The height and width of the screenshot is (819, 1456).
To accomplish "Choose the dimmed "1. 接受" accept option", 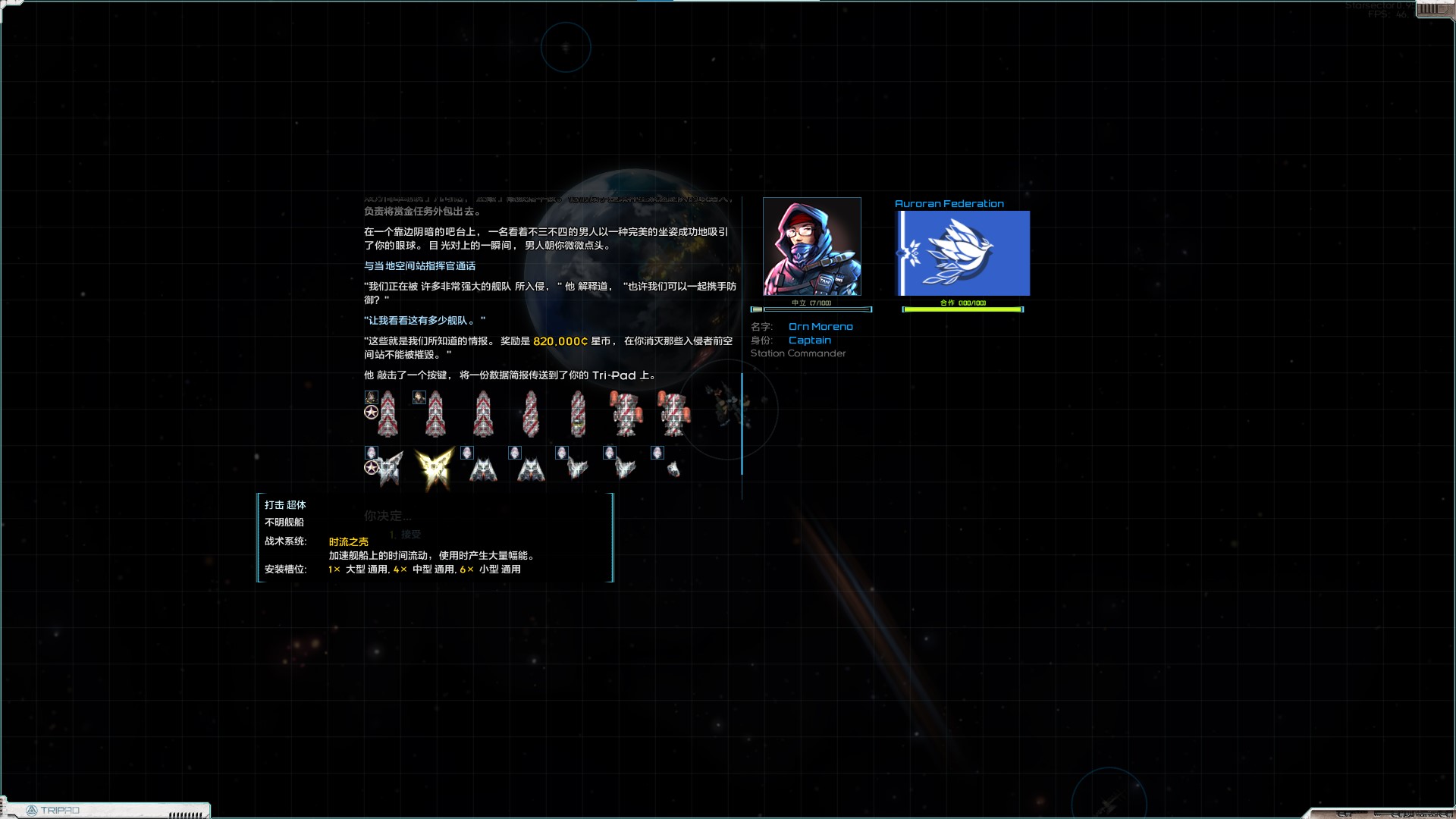I will pyautogui.click(x=405, y=535).
